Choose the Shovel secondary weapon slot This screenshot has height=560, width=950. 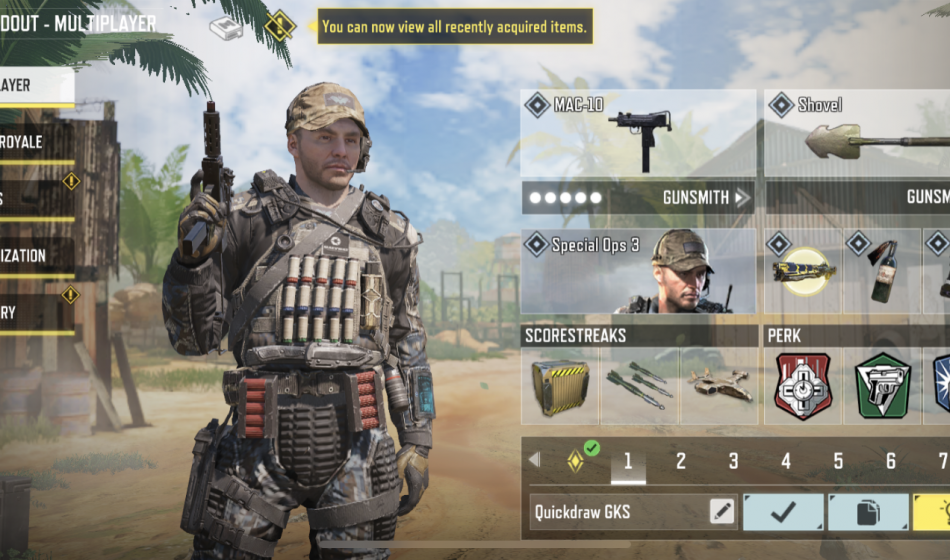point(857,134)
